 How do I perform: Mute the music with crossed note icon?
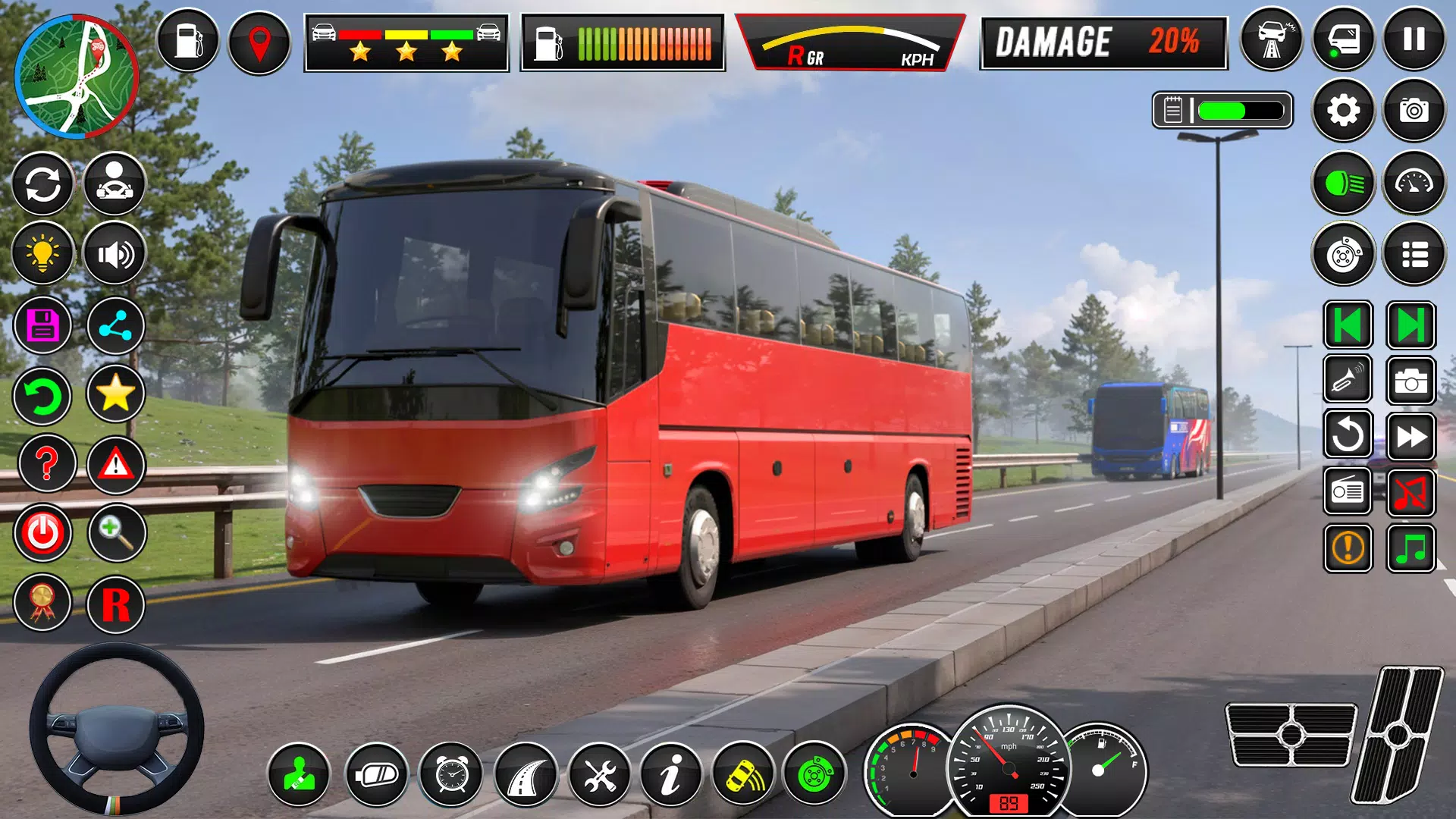tap(1412, 491)
